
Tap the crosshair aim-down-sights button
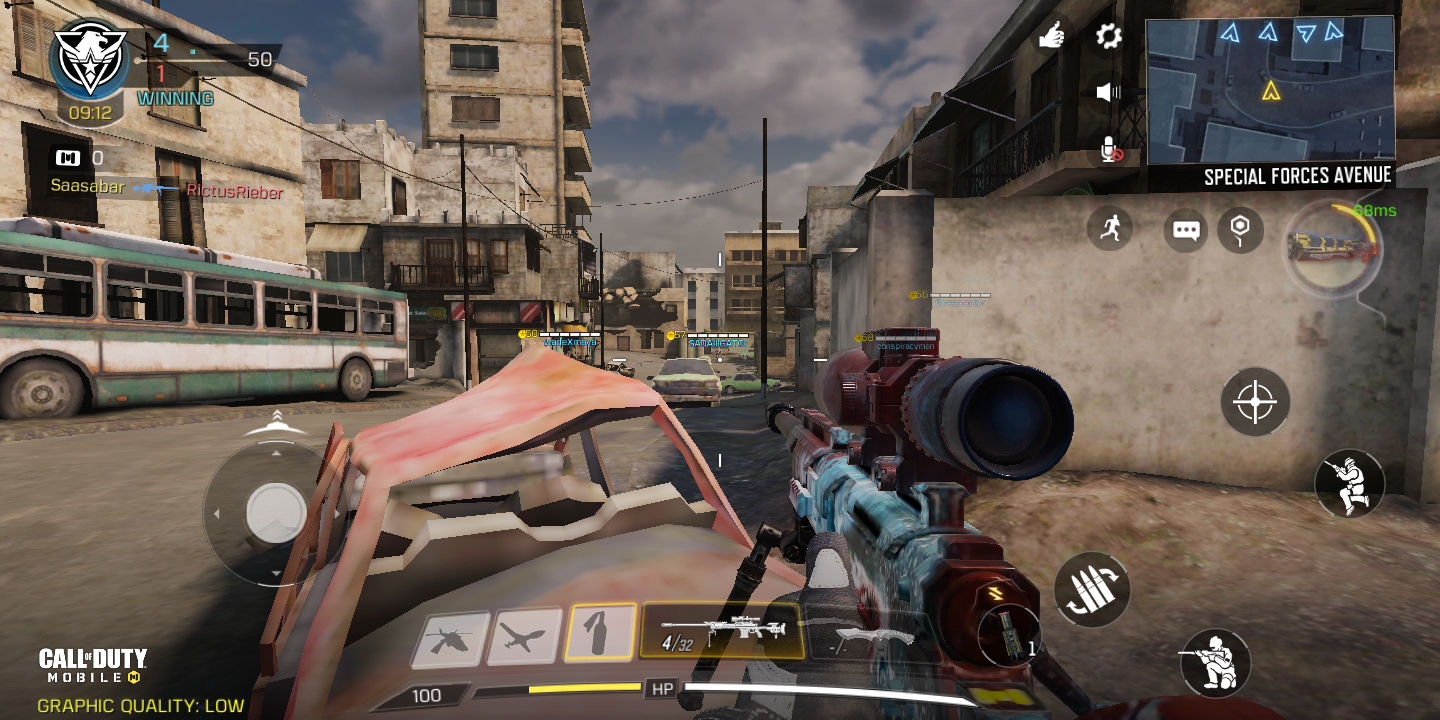[1255, 402]
